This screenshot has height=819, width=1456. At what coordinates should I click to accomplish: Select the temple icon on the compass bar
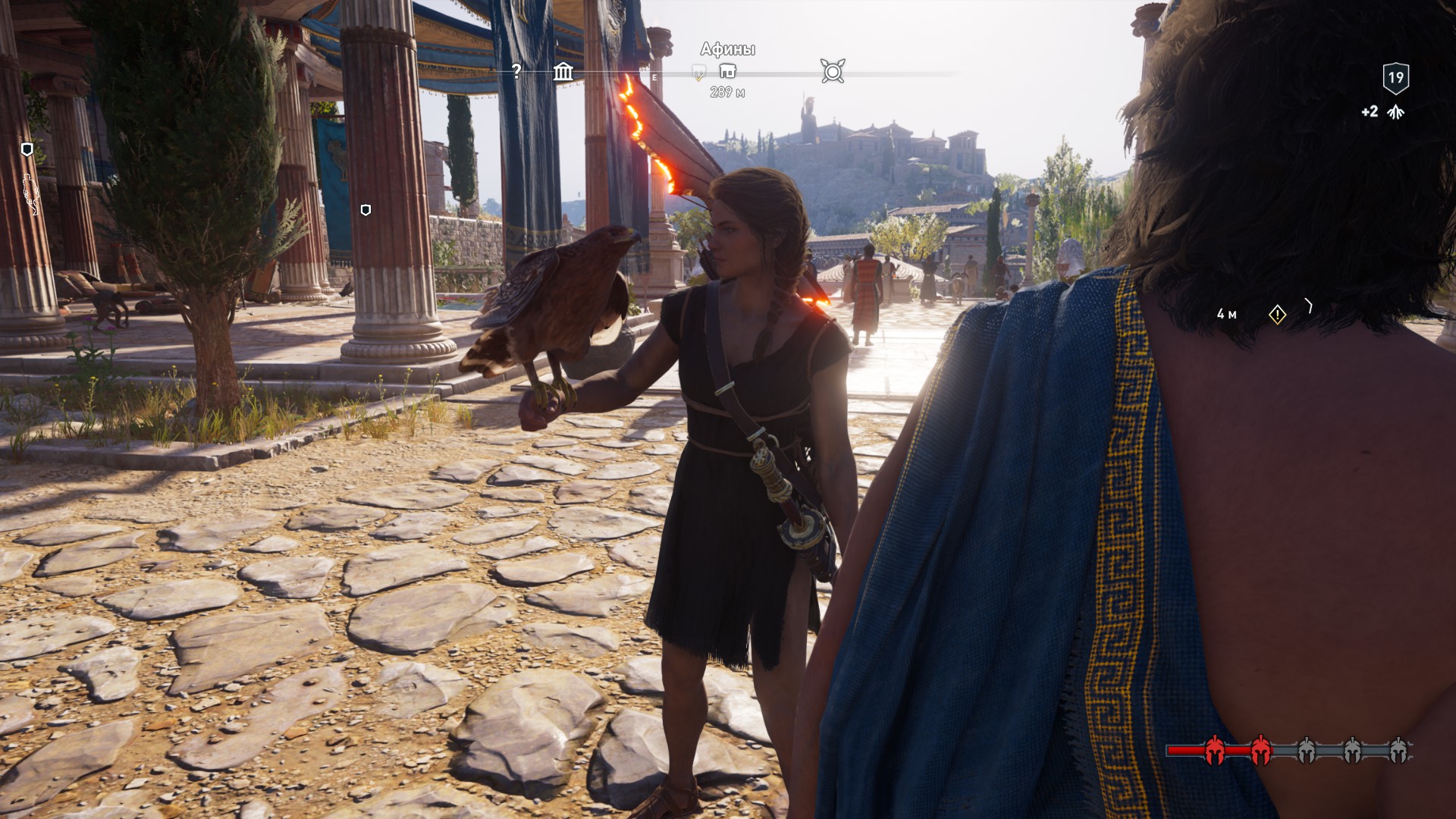563,72
